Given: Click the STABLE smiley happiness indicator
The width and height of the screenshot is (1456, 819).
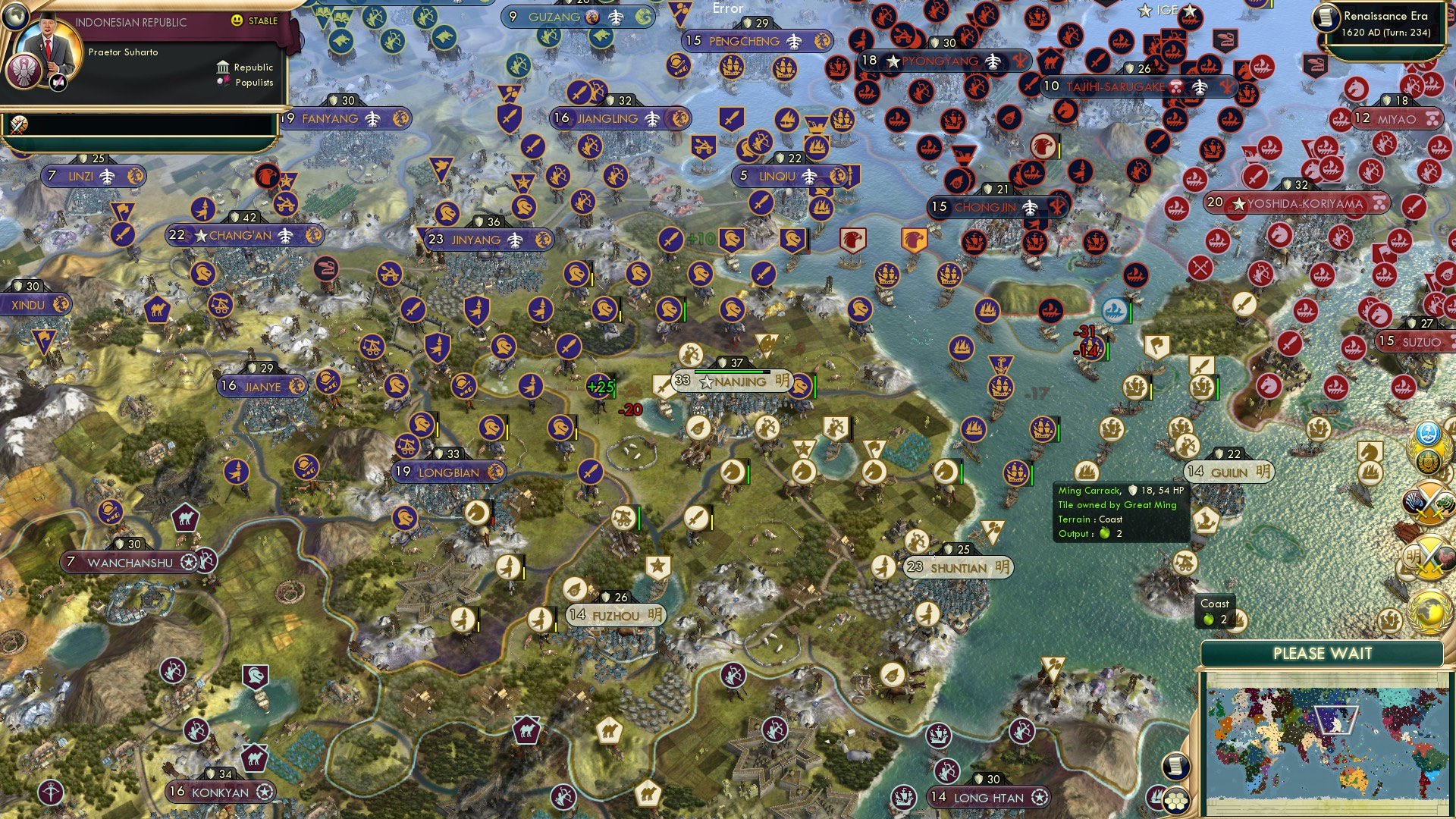Looking at the screenshot, I should [x=237, y=21].
